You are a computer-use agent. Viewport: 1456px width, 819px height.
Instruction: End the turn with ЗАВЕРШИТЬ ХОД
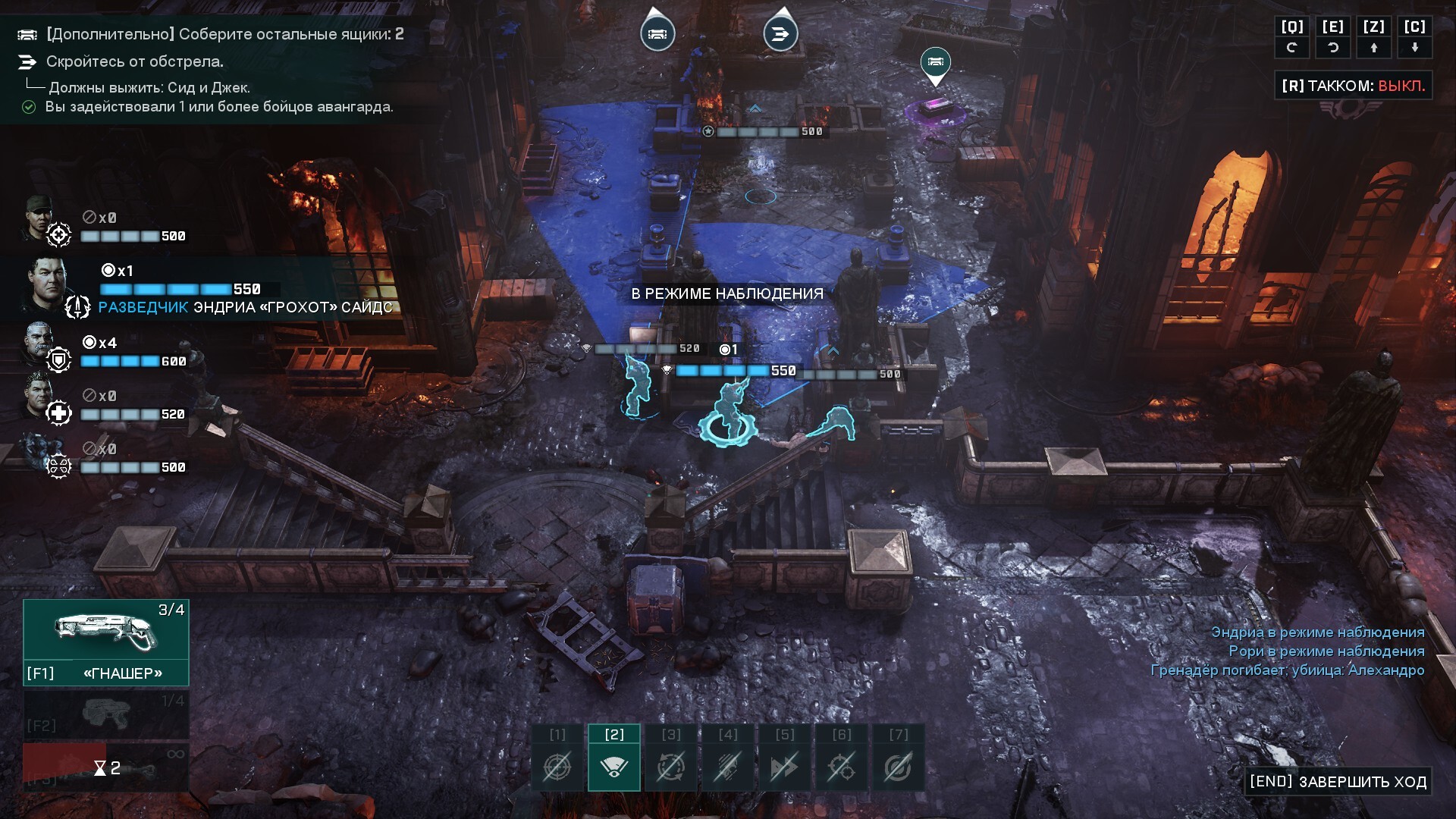click(x=1338, y=782)
